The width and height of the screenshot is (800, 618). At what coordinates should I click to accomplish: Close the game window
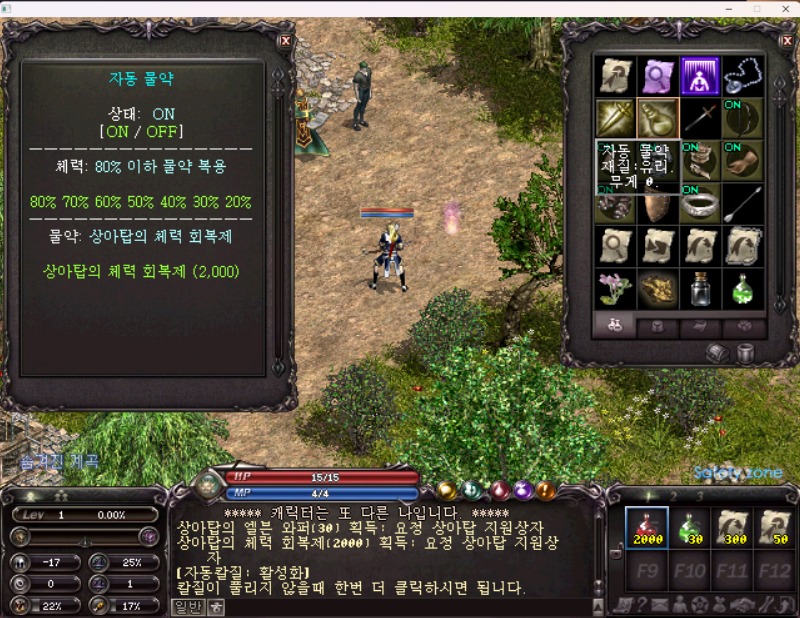coord(785,9)
